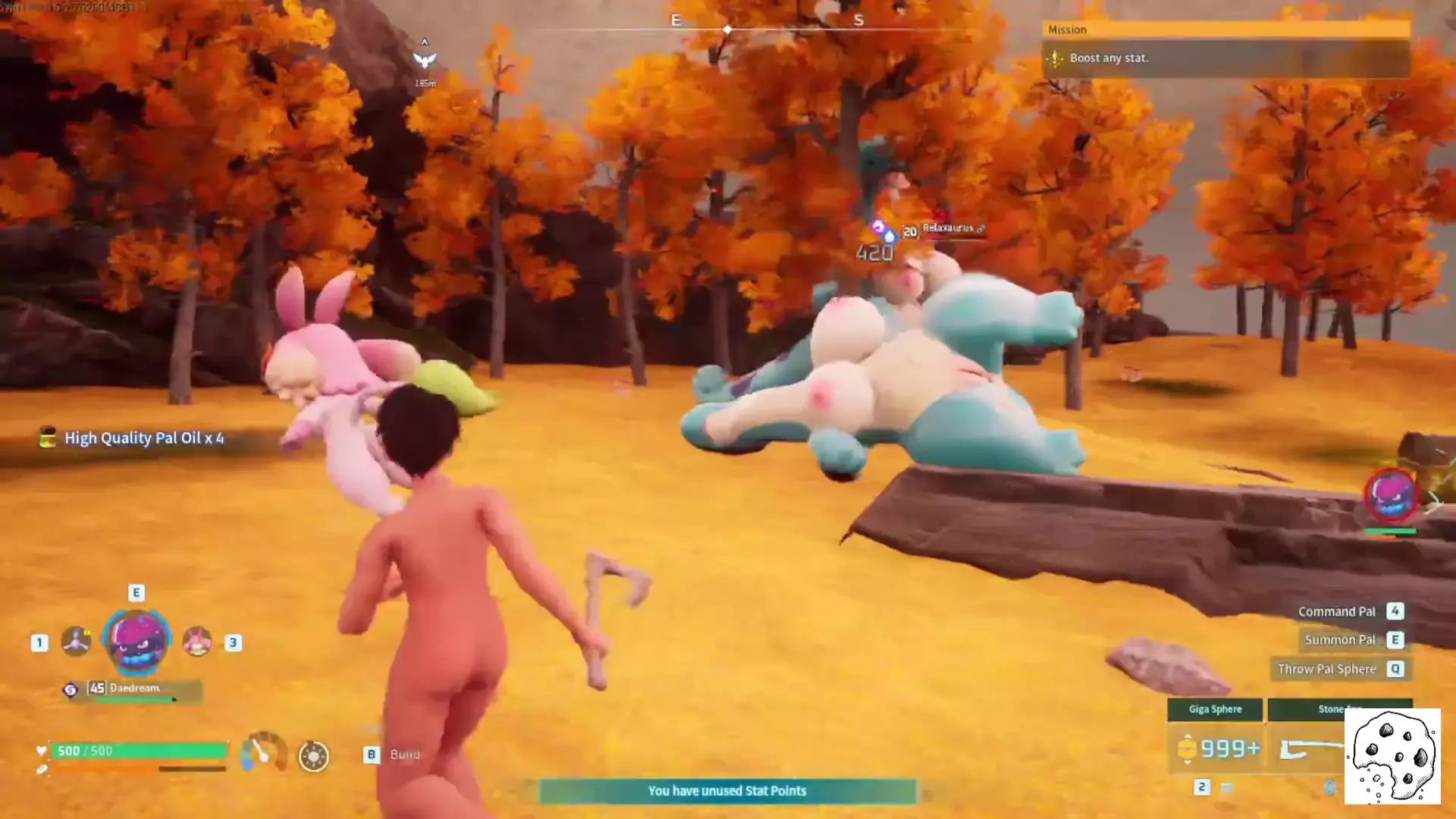This screenshot has width=1456, height=819.
Task: Click the unused Stat Points notification banner
Action: click(x=727, y=791)
